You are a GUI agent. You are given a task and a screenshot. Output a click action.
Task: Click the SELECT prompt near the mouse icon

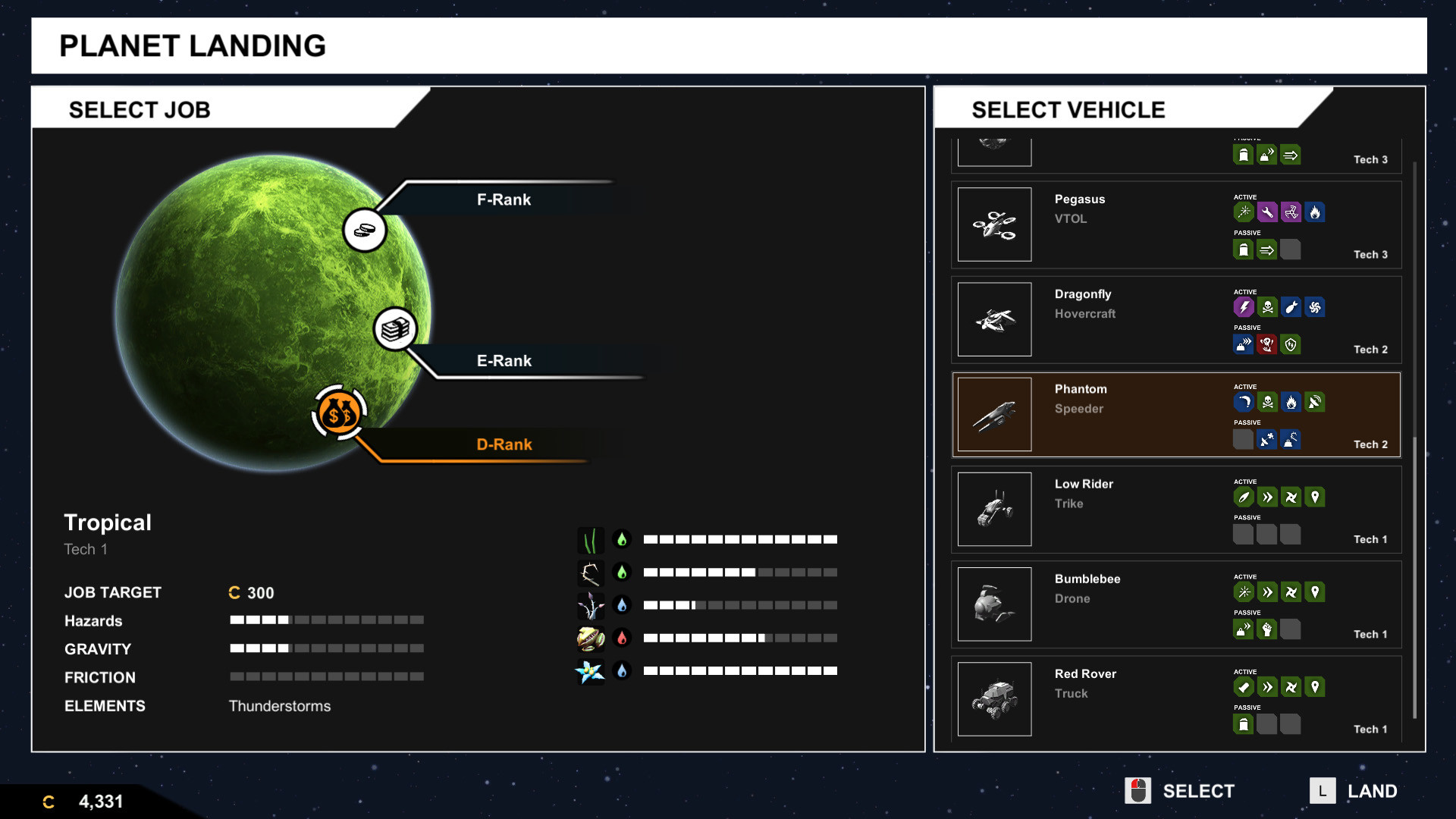point(1198,790)
